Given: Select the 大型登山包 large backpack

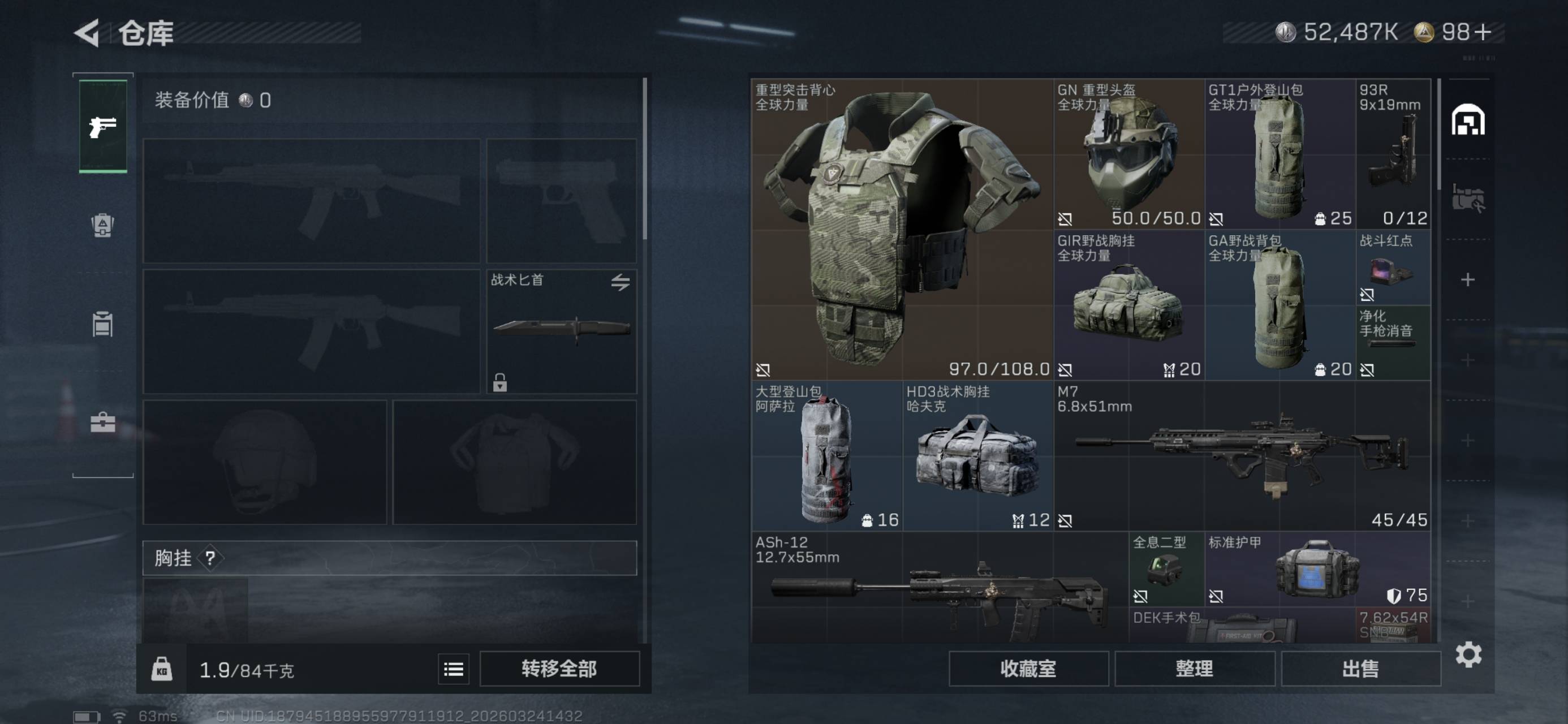Looking at the screenshot, I should click(x=826, y=455).
